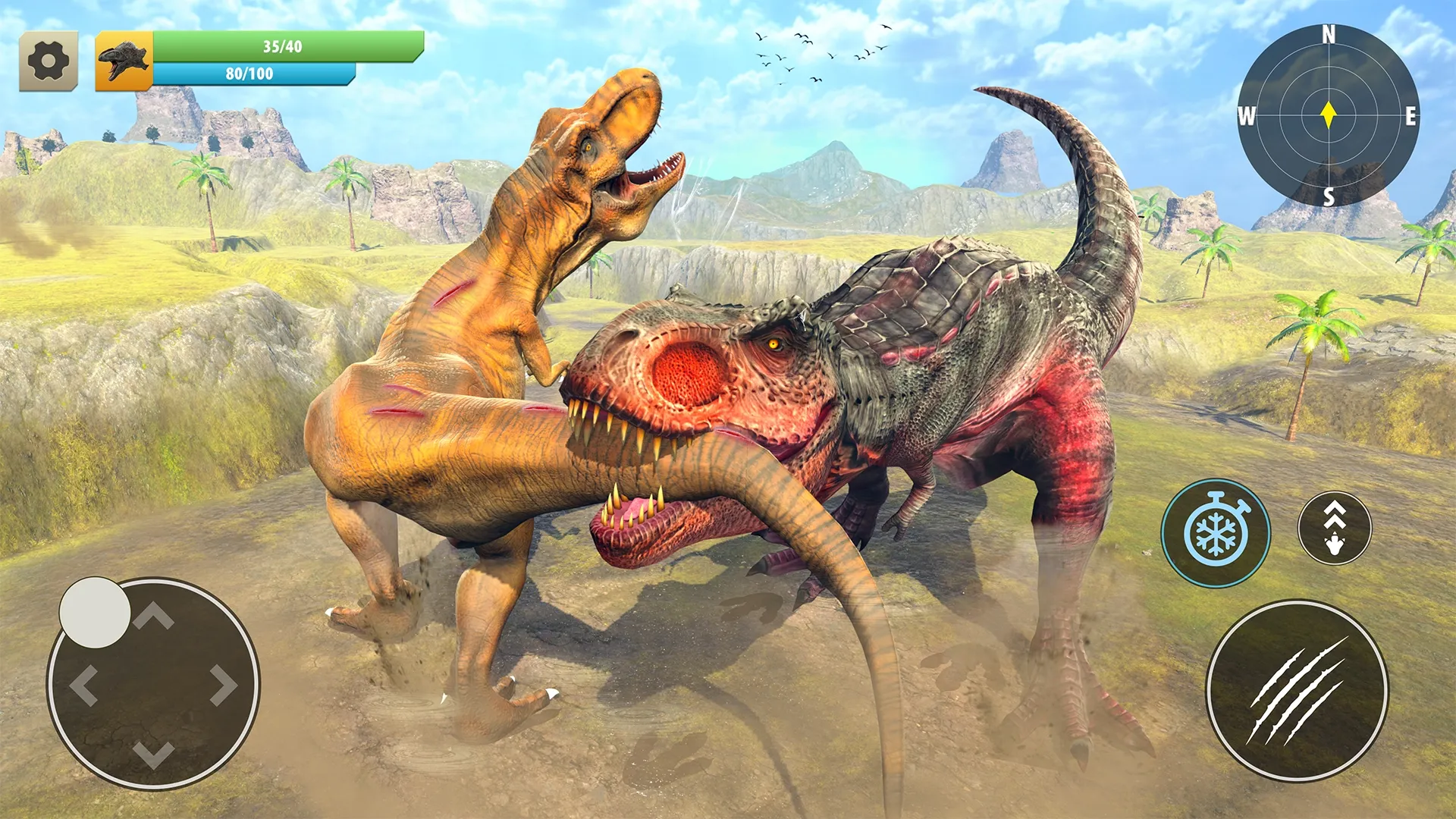Tap the joystick's down arrow

[x=154, y=754]
